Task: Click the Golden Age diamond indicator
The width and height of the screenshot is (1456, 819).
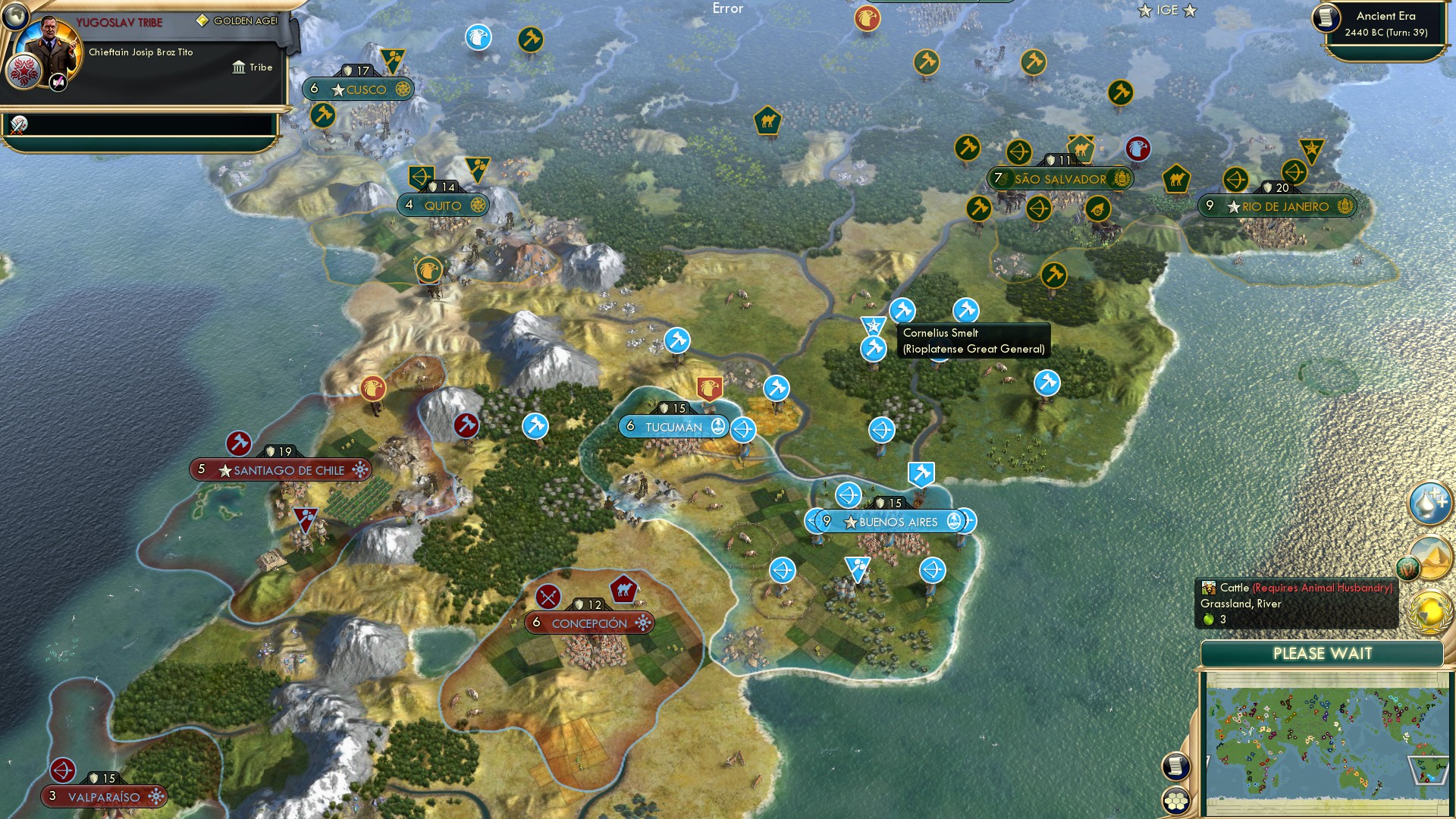Action: tap(201, 21)
